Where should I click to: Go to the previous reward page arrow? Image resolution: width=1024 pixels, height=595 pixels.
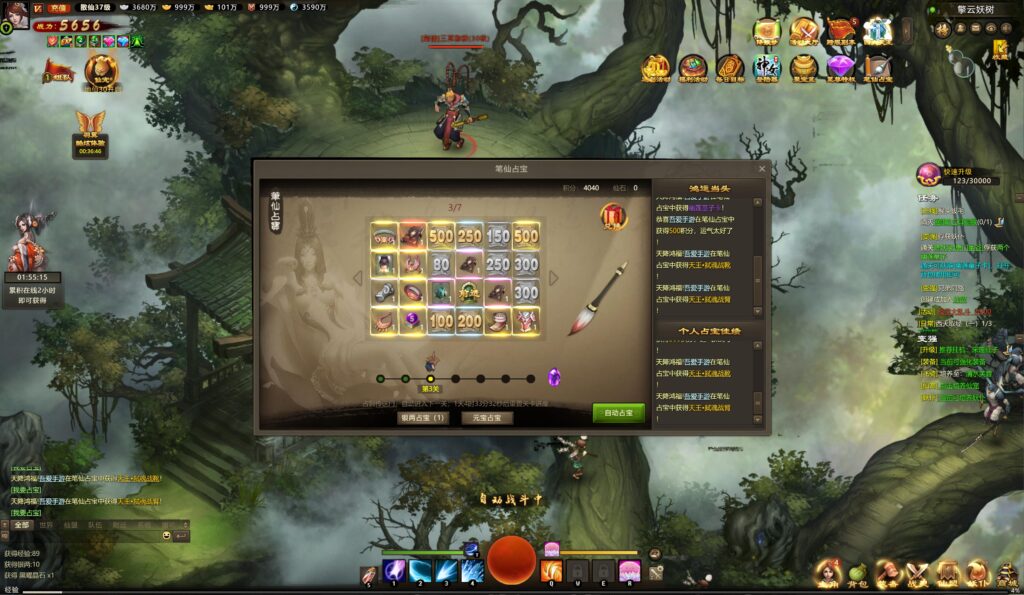tap(358, 278)
